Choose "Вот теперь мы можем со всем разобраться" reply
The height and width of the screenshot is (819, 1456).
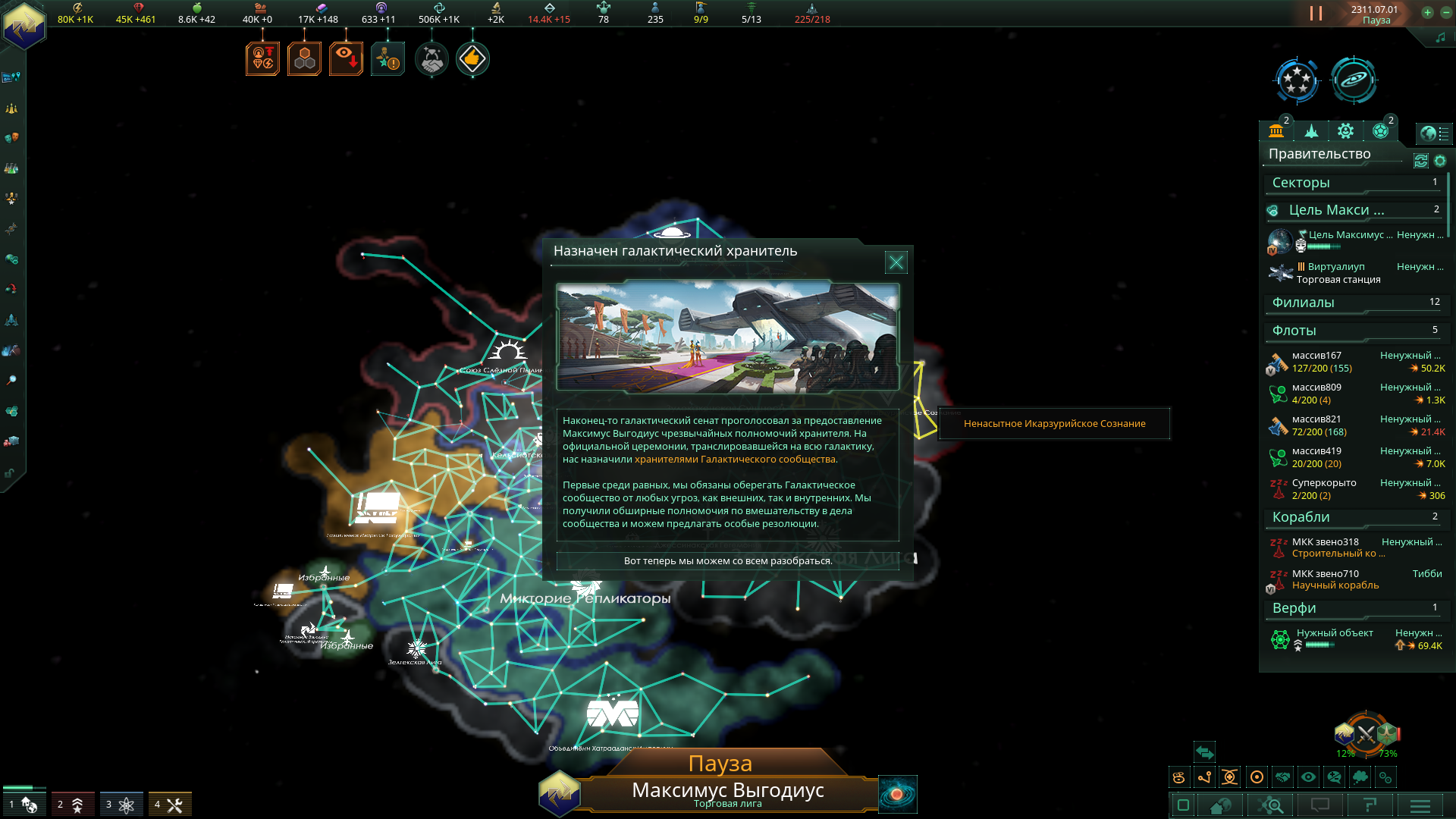(727, 561)
